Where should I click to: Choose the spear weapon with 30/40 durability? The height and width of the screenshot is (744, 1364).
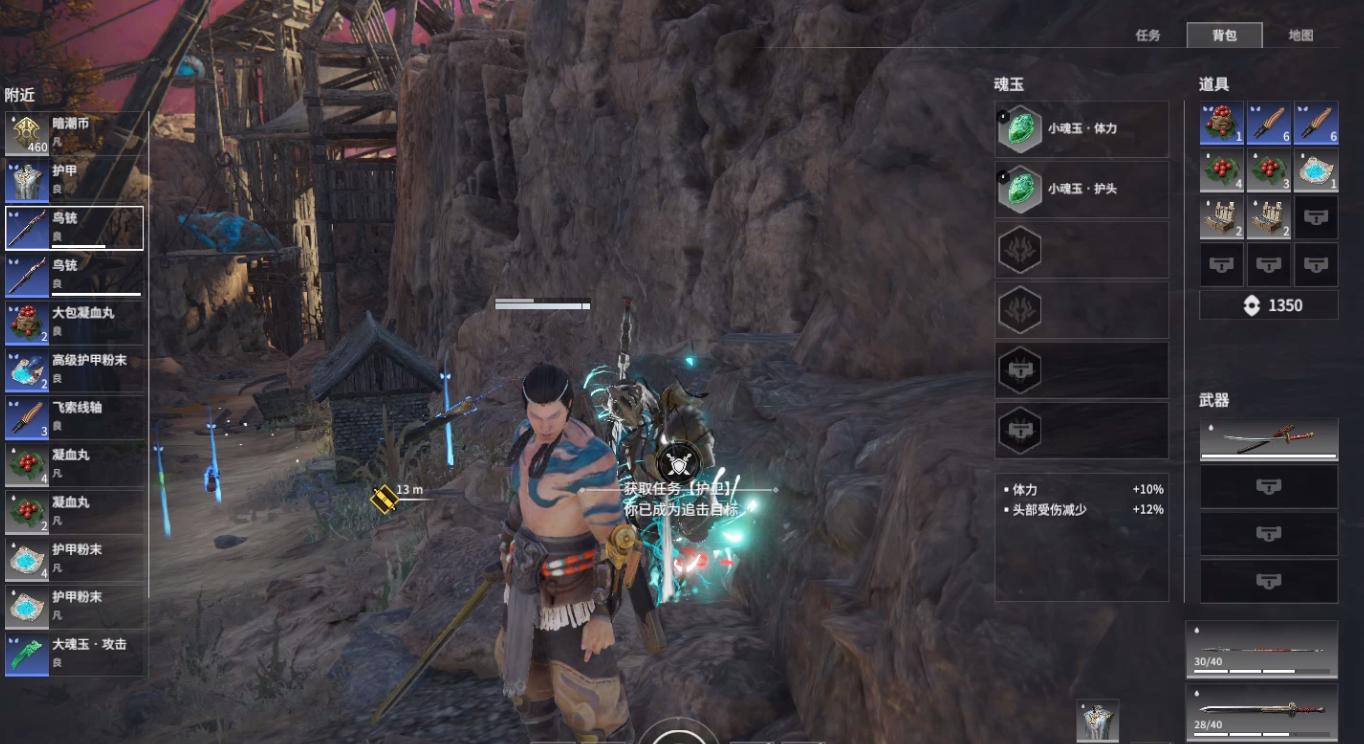coord(1262,650)
